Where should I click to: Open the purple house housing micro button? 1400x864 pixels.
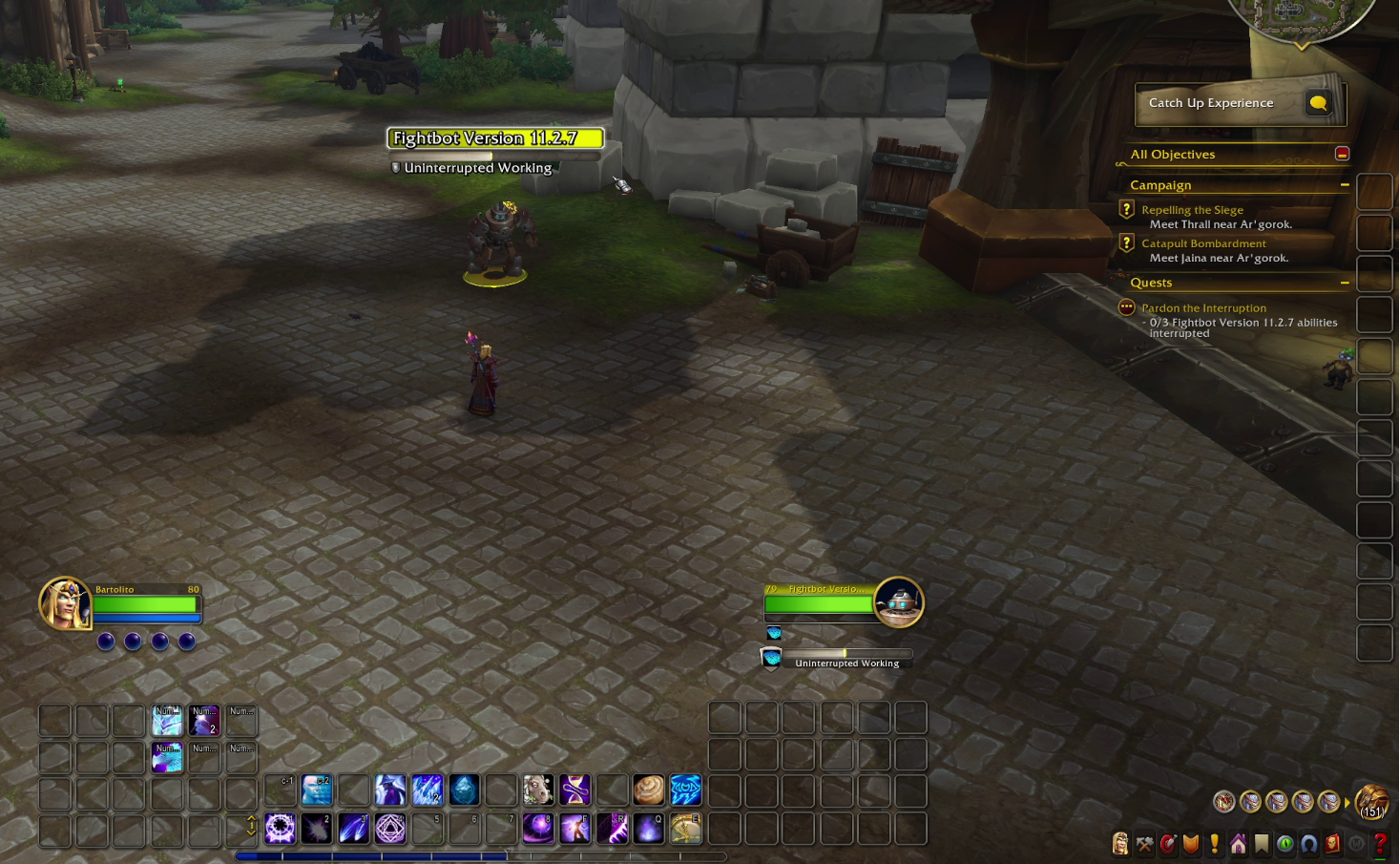point(1238,844)
